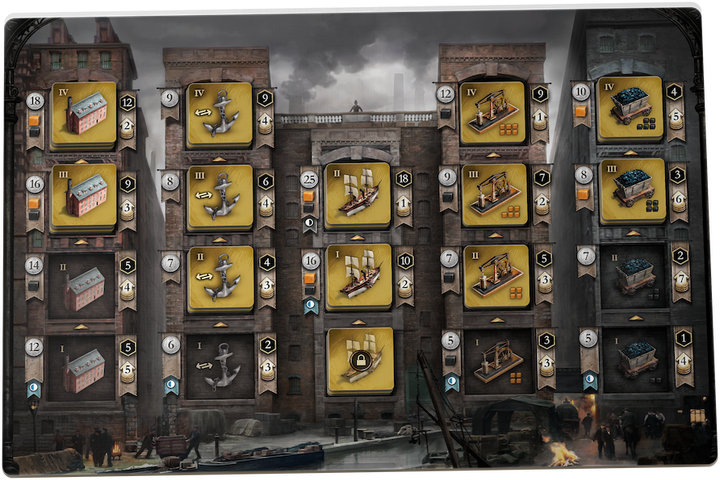Select the level IV ironworks tile
The height and width of the screenshot is (480, 720).
tap(493, 113)
